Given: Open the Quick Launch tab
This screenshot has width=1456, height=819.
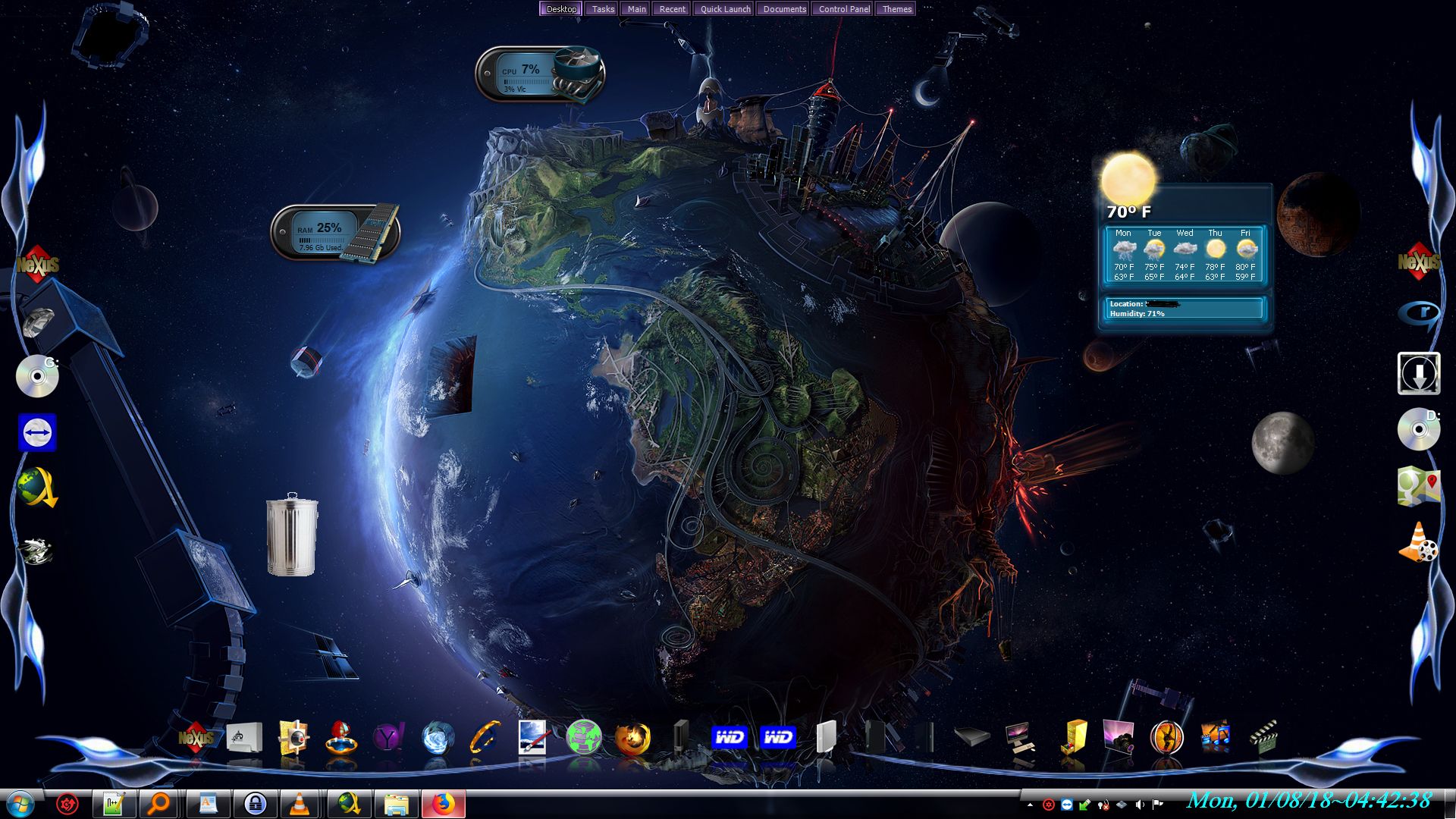Looking at the screenshot, I should (725, 9).
